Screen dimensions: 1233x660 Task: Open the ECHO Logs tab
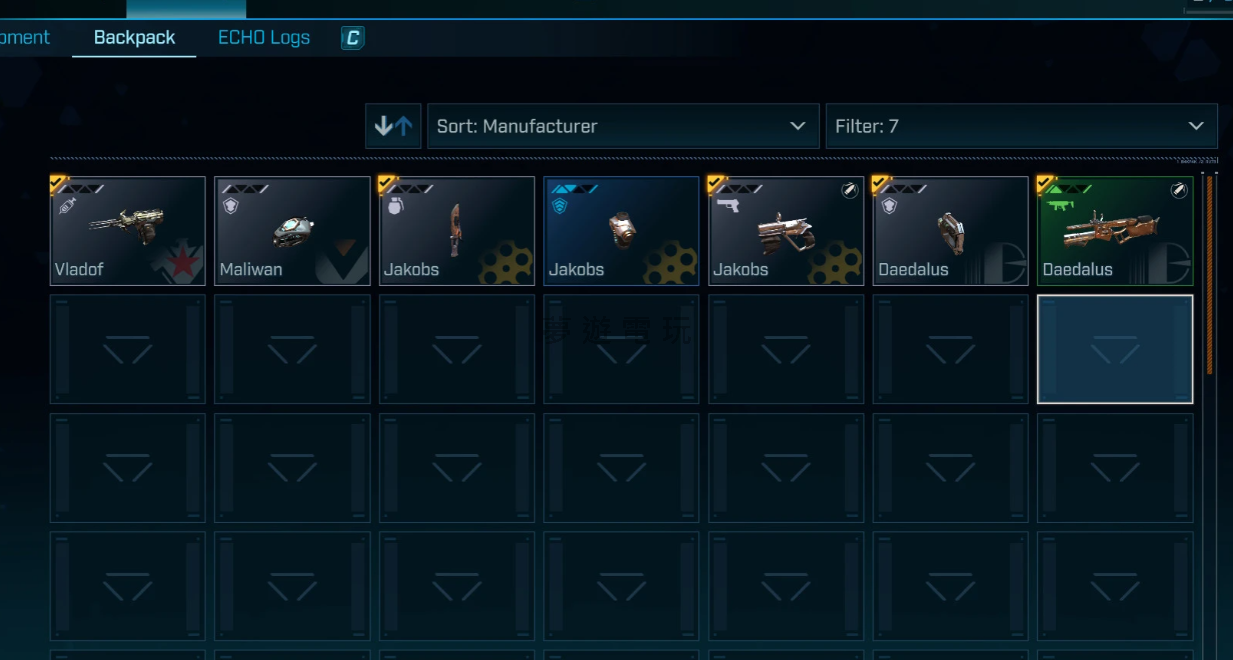pos(264,38)
